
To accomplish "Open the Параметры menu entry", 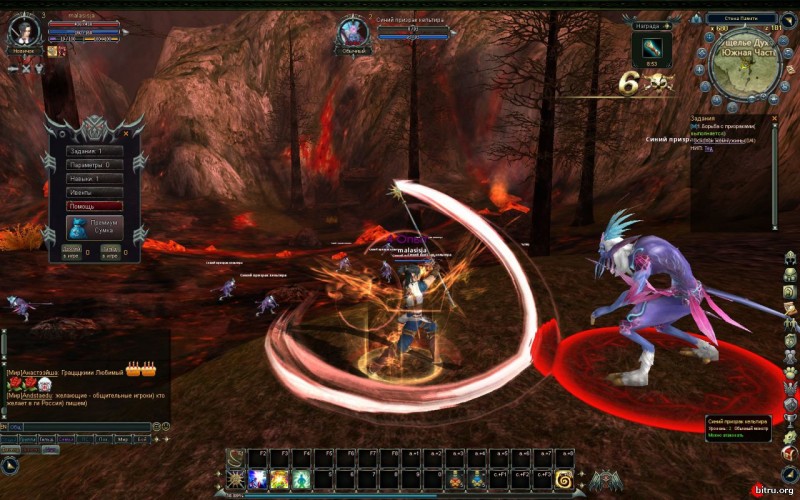I will click(x=94, y=164).
